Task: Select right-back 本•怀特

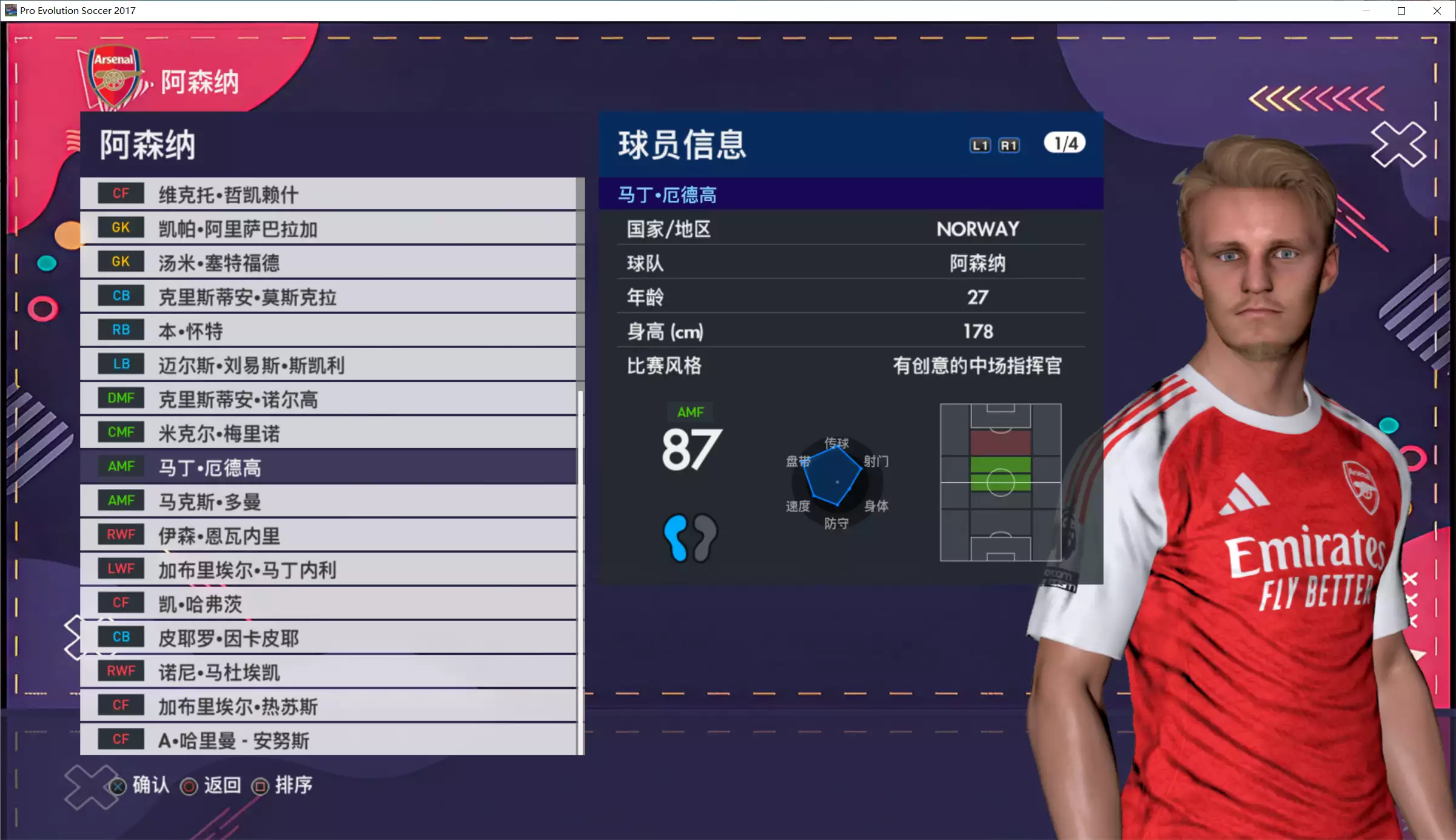Action: [x=327, y=331]
